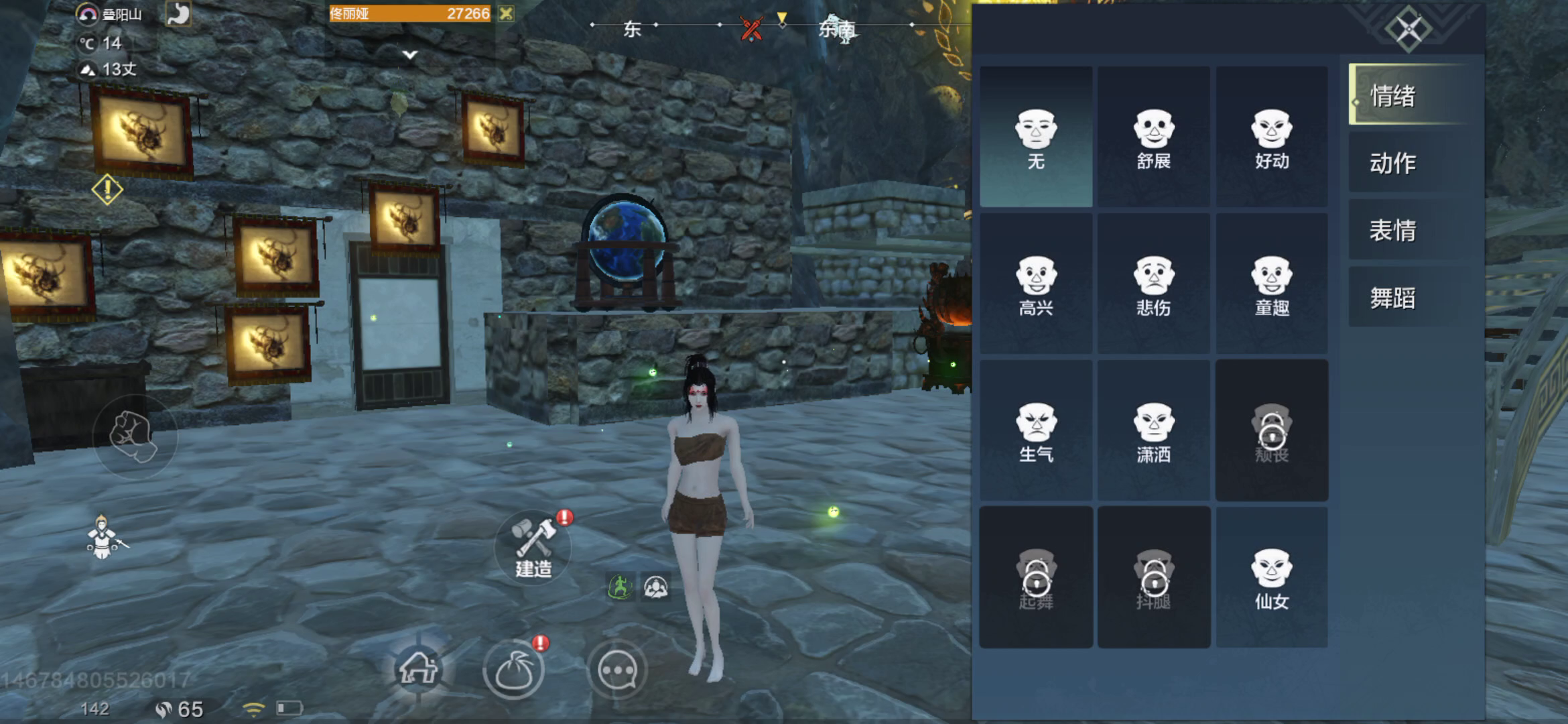Open the 建造 build menu
The image size is (1568, 724).
coord(533,546)
